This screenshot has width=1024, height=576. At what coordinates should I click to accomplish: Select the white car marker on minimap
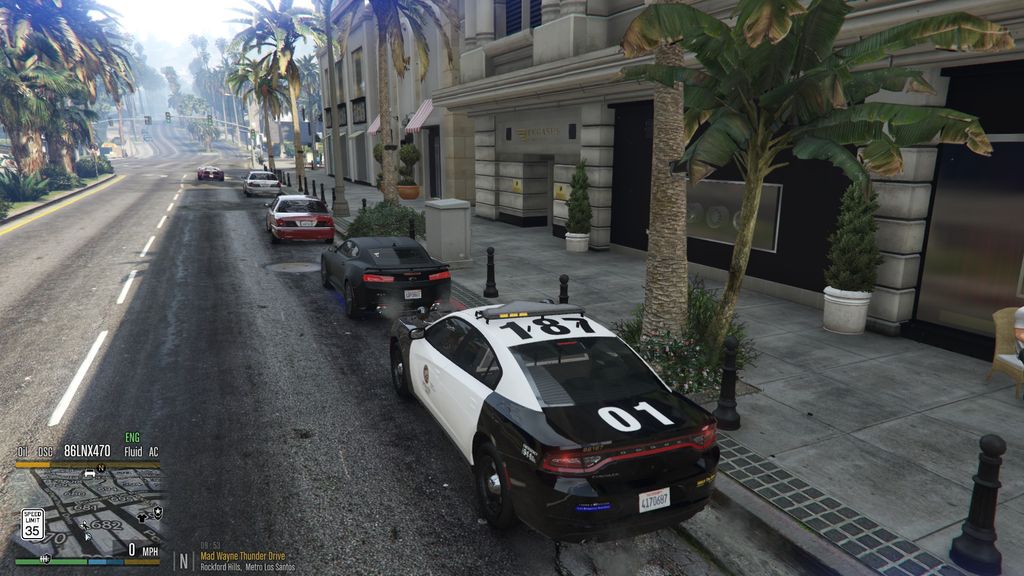(x=90, y=473)
